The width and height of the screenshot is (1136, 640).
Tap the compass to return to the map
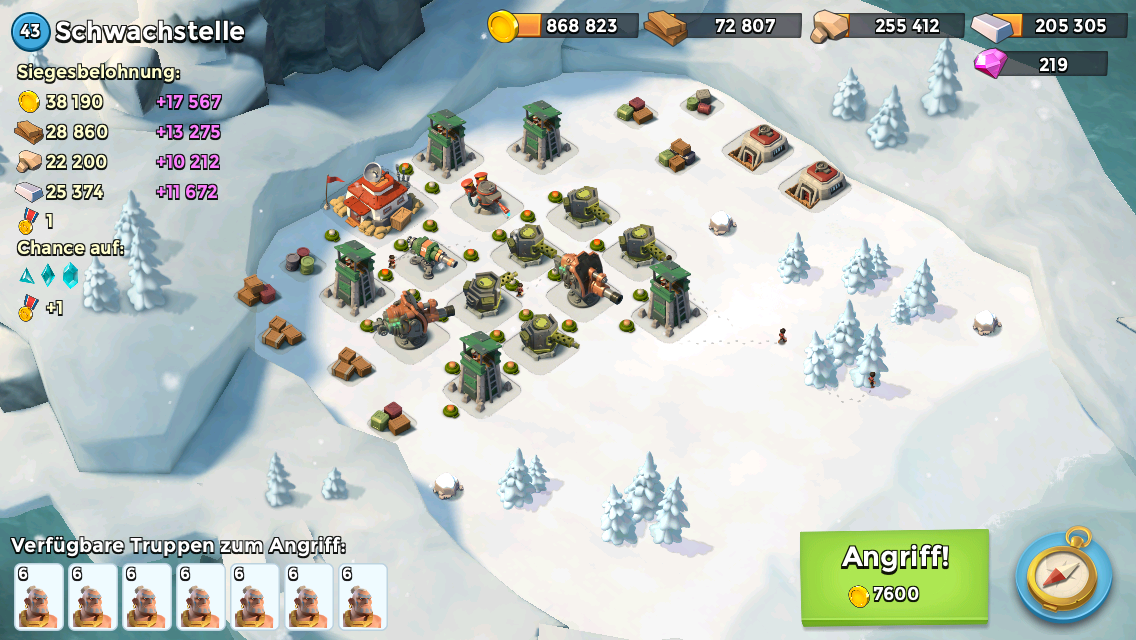coord(1063,577)
